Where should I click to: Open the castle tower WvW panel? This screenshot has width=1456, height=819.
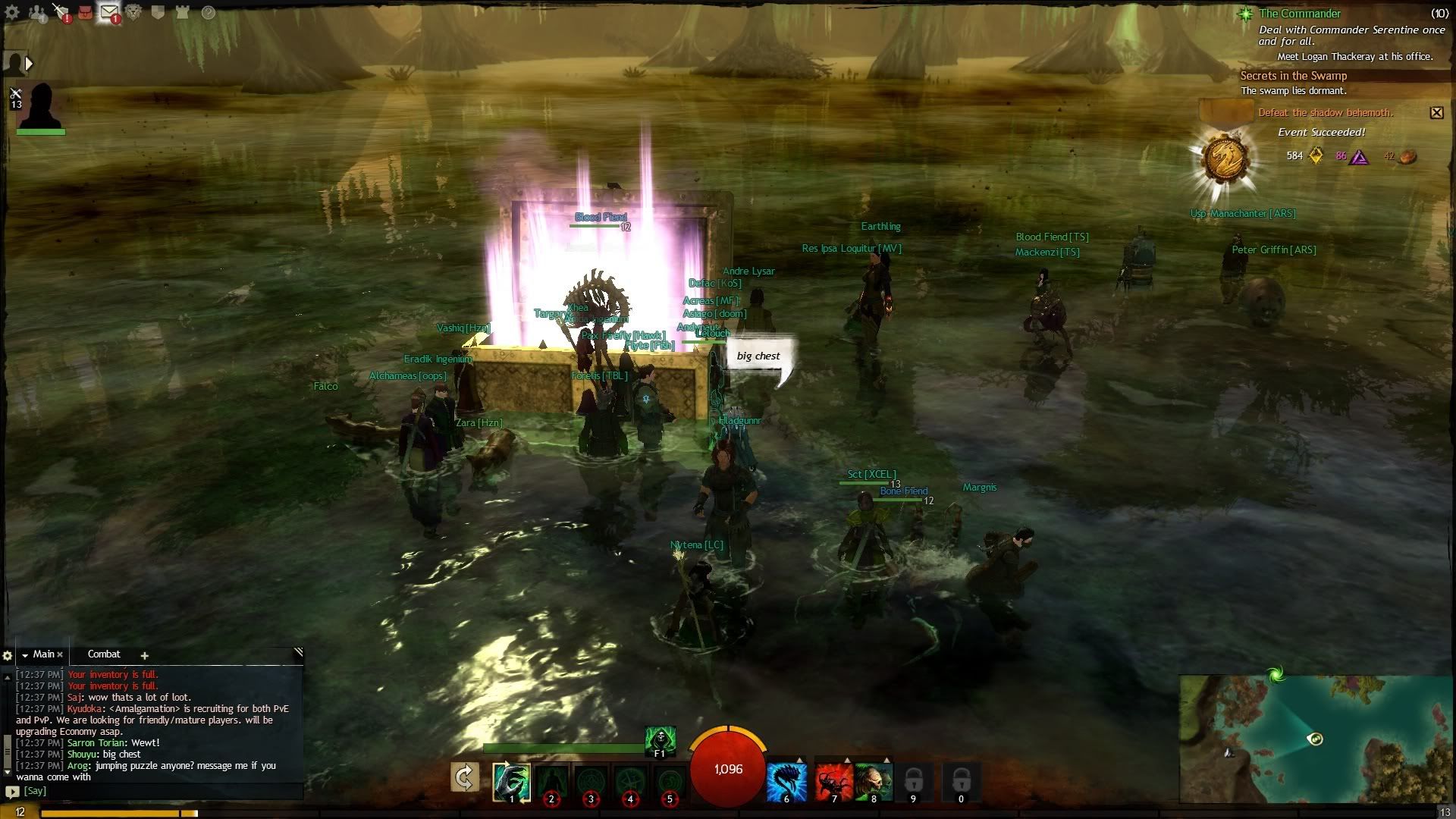[x=182, y=12]
